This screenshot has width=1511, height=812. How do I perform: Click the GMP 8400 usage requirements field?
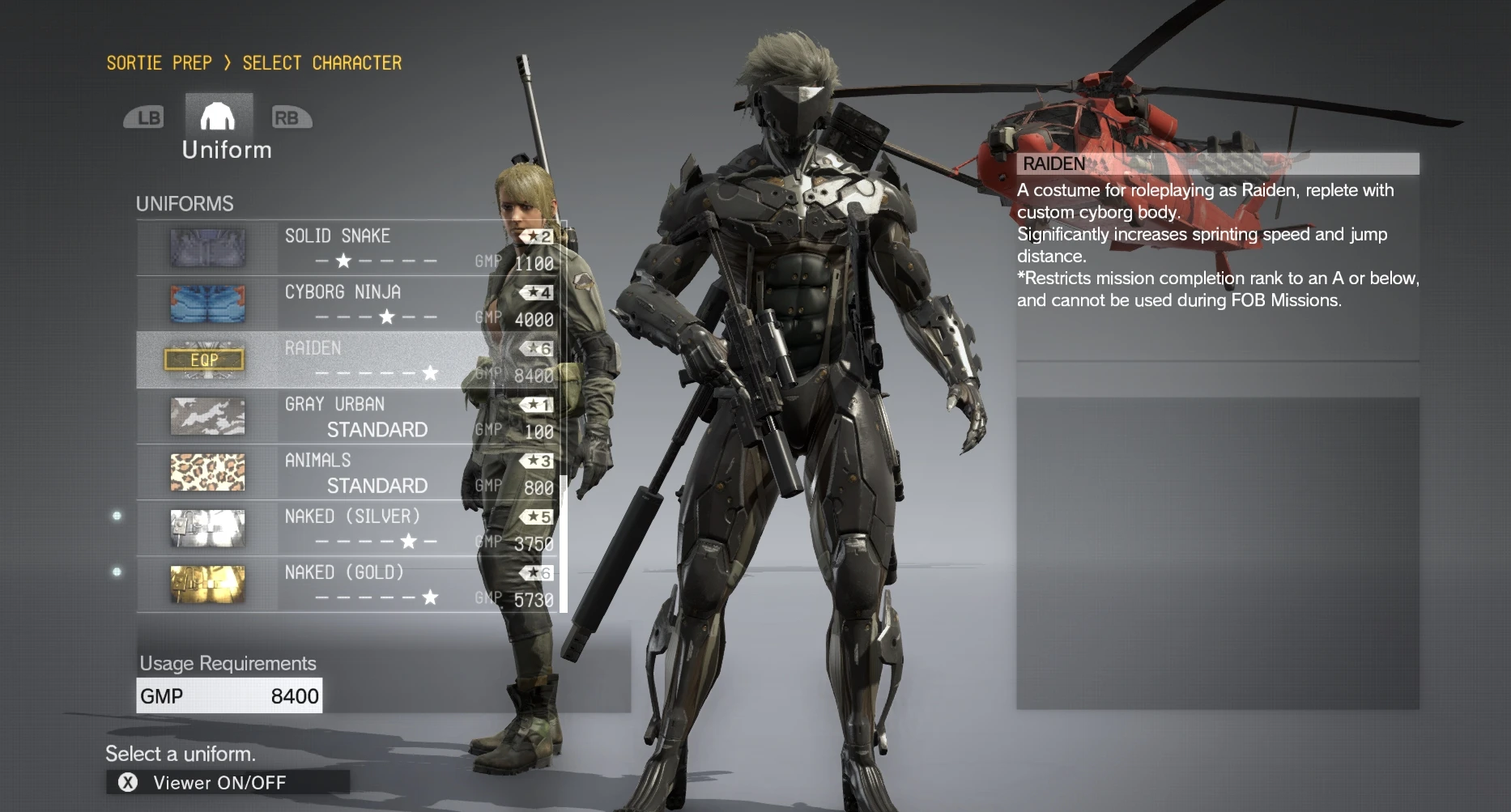point(229,695)
